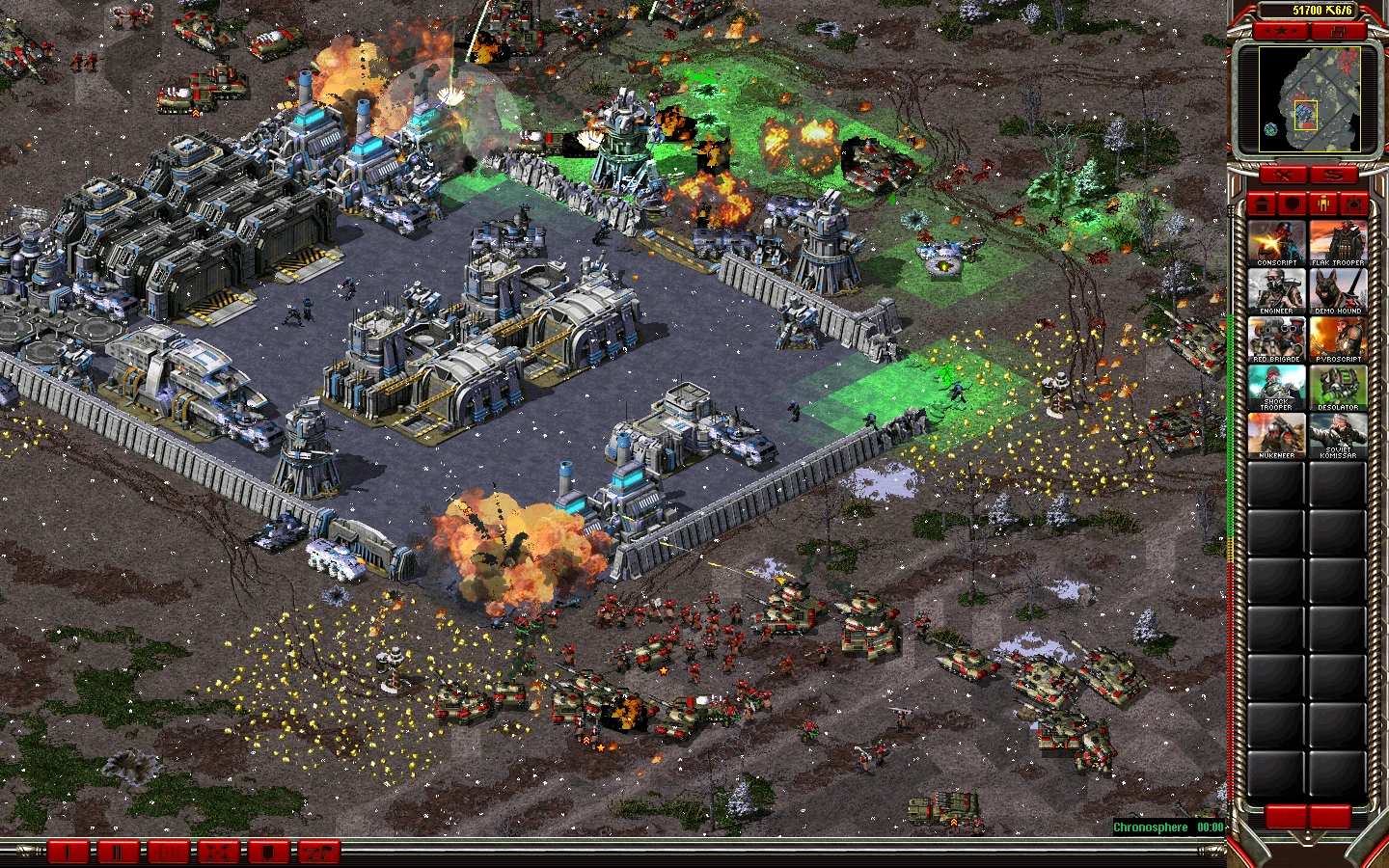Queue a Conscript from the build panel
1389x868 pixels.
1276,243
